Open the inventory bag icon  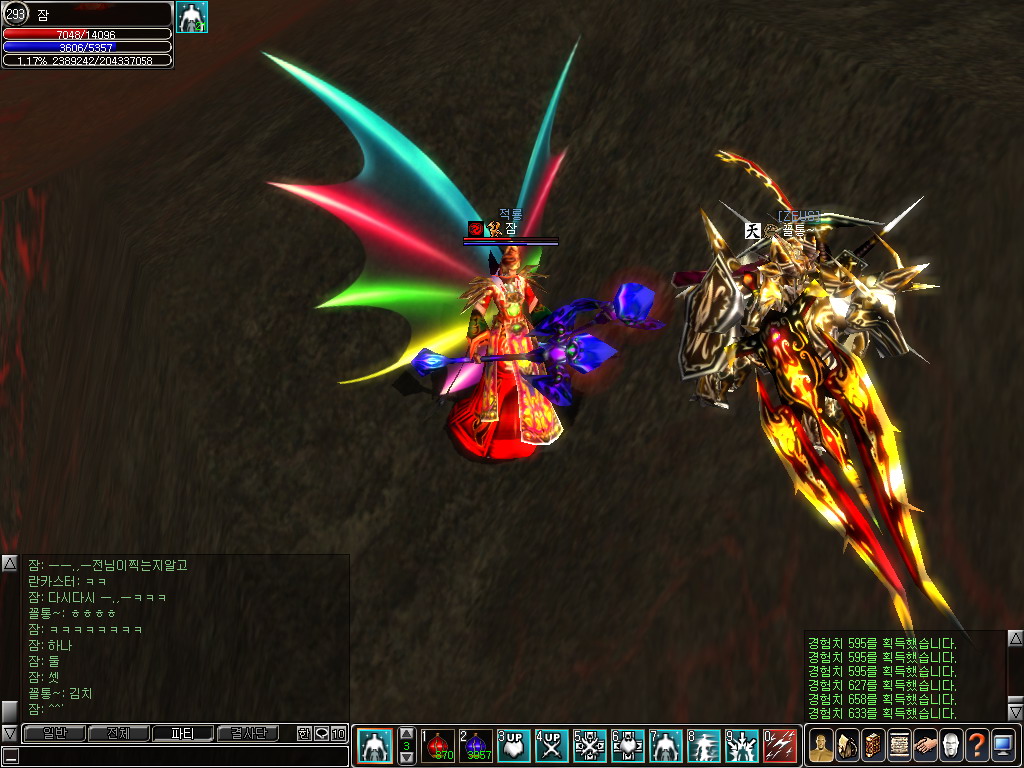(x=847, y=745)
